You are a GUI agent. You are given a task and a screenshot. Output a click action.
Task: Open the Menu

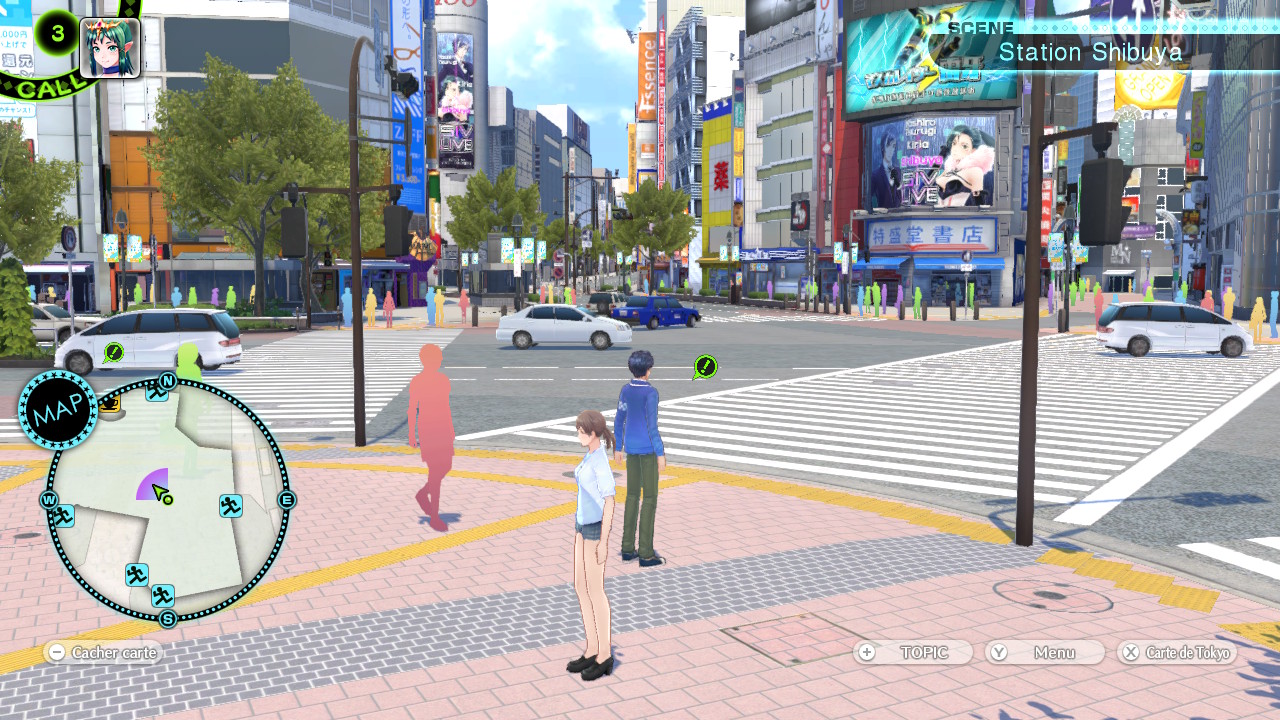pos(1044,653)
